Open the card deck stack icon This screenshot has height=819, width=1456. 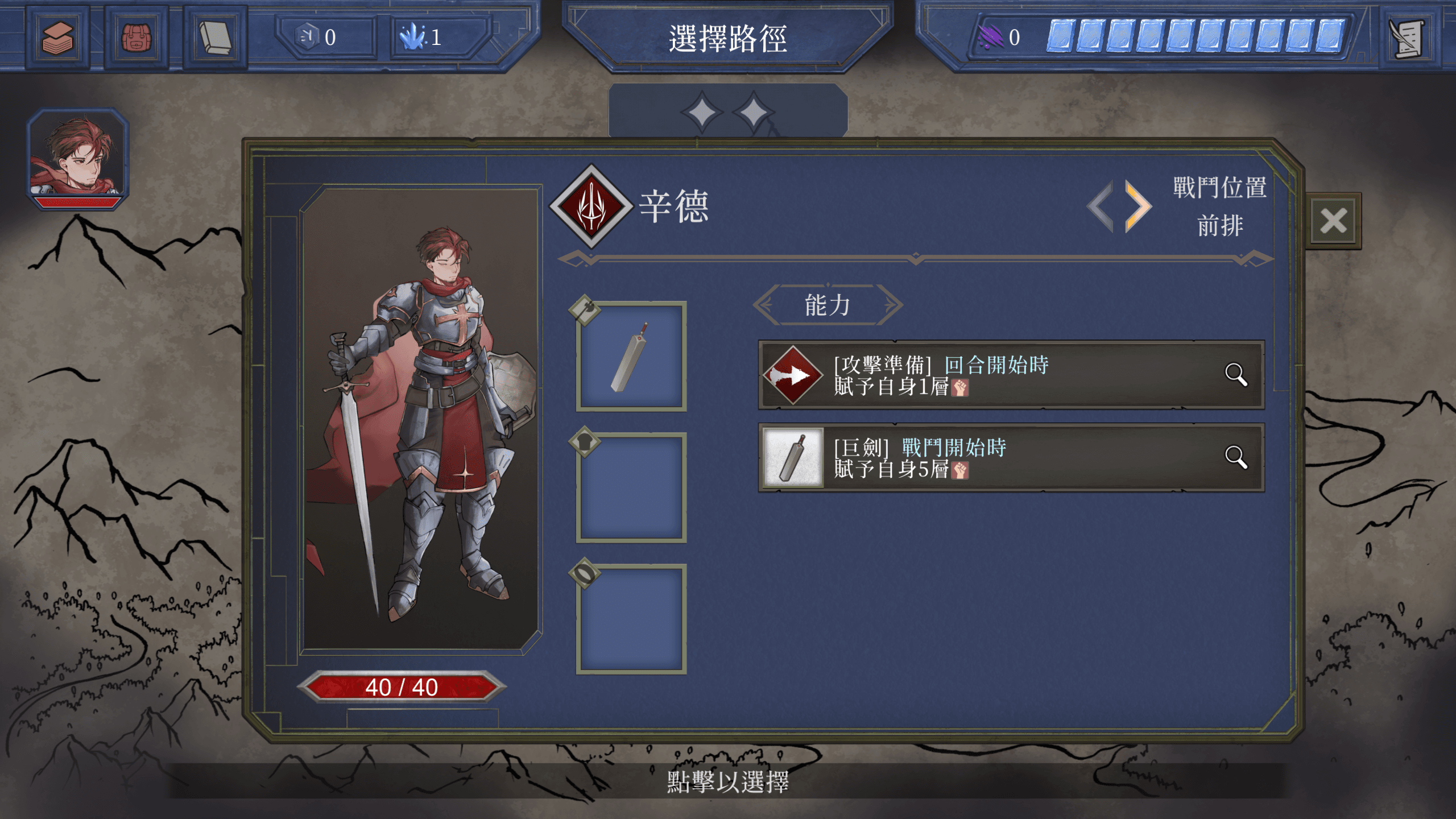pos(57,38)
